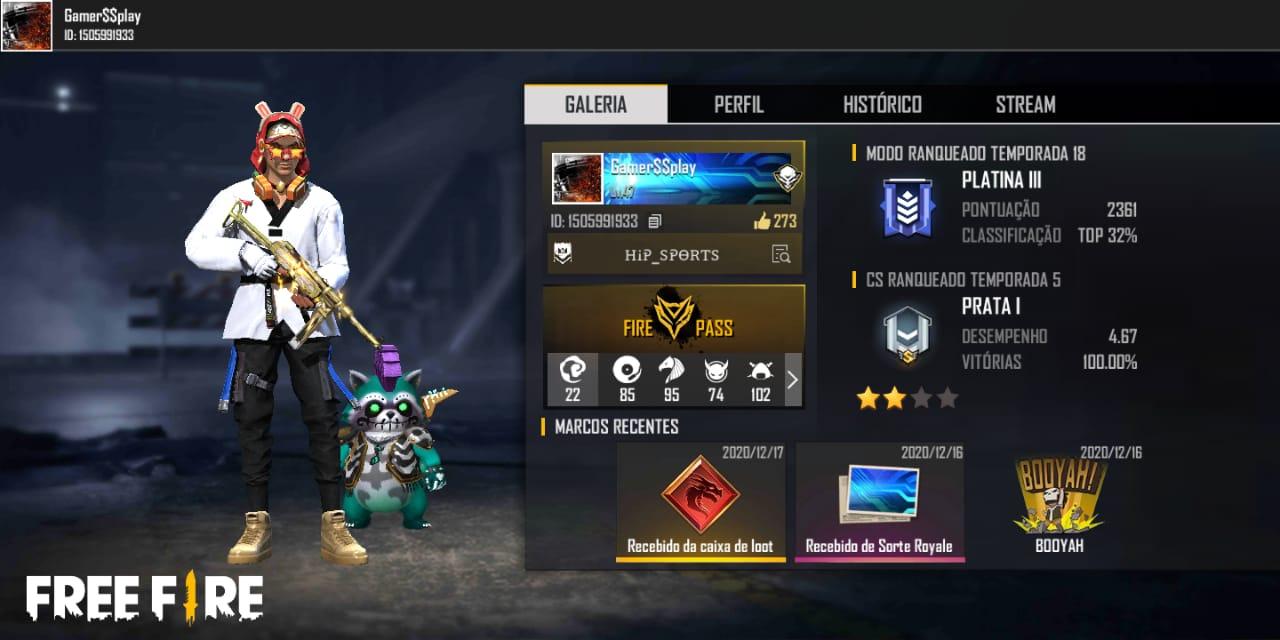Select the Stream tab
The image size is (1280, 640).
(1025, 105)
